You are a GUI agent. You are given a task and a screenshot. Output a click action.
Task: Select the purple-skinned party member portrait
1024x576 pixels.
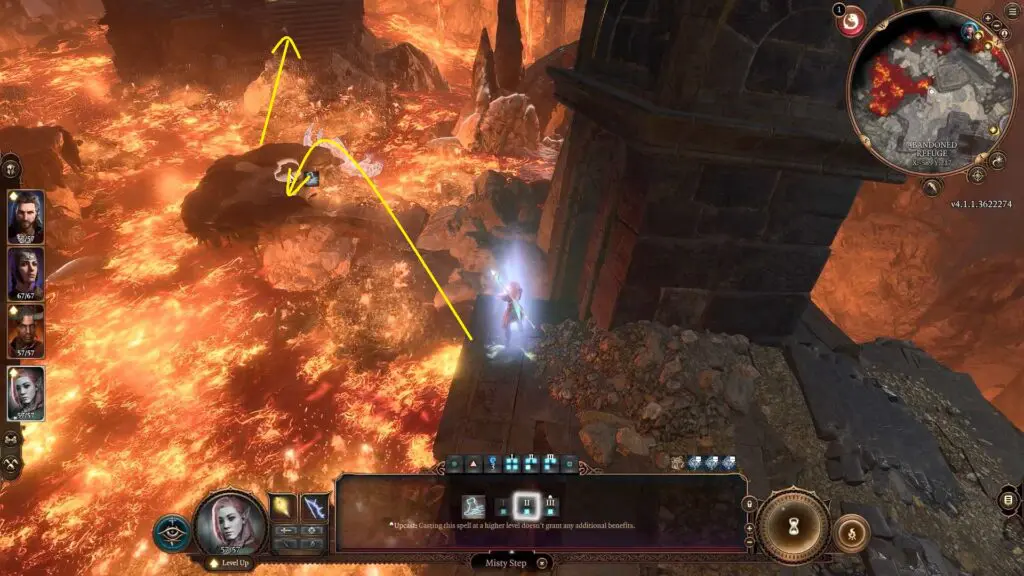click(25, 273)
